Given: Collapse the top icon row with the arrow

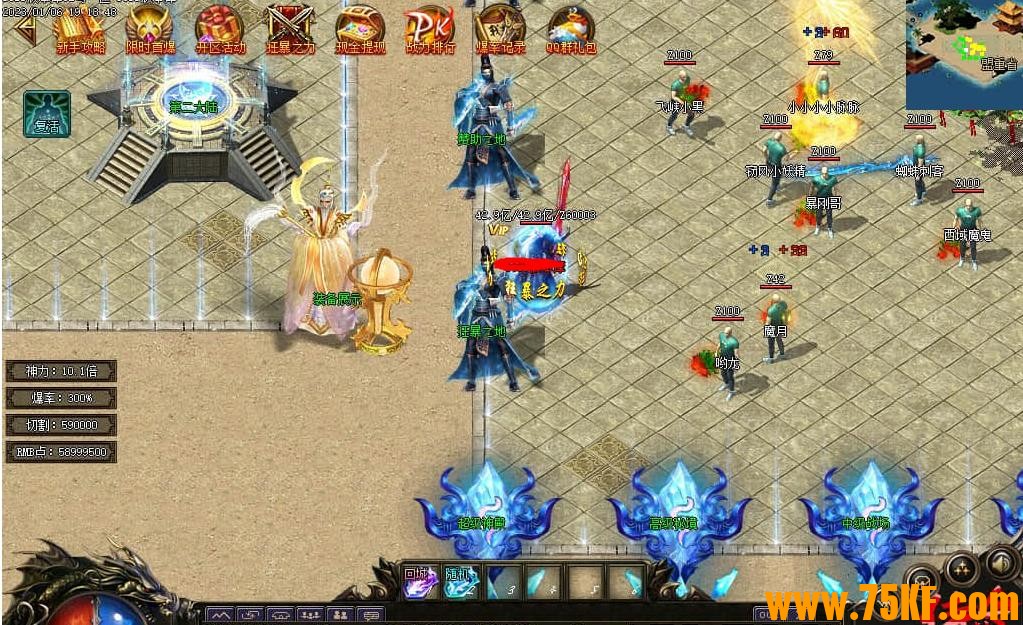Looking at the screenshot, I should coord(24,32).
